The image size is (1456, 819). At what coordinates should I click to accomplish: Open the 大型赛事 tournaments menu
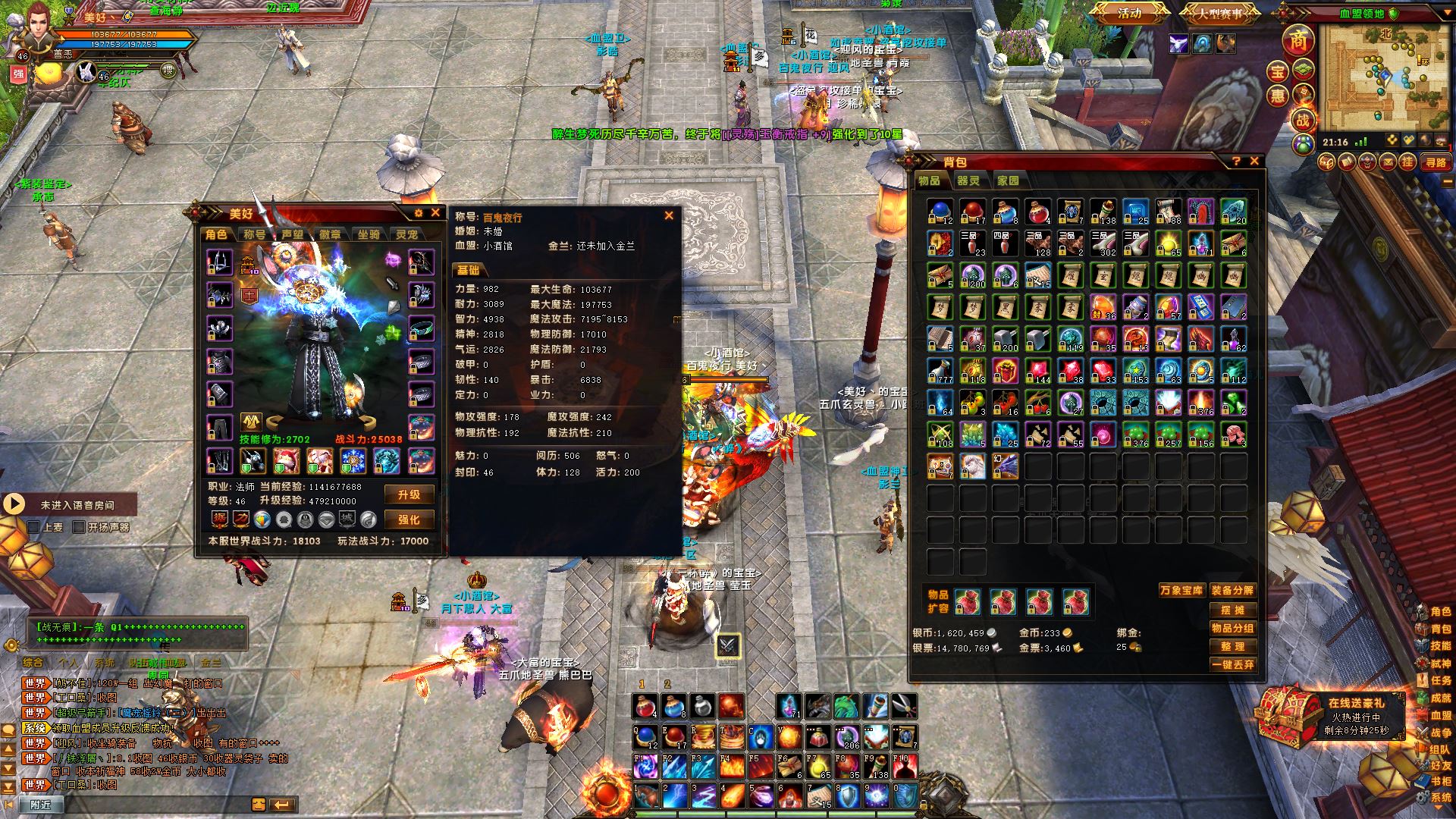(x=1219, y=14)
